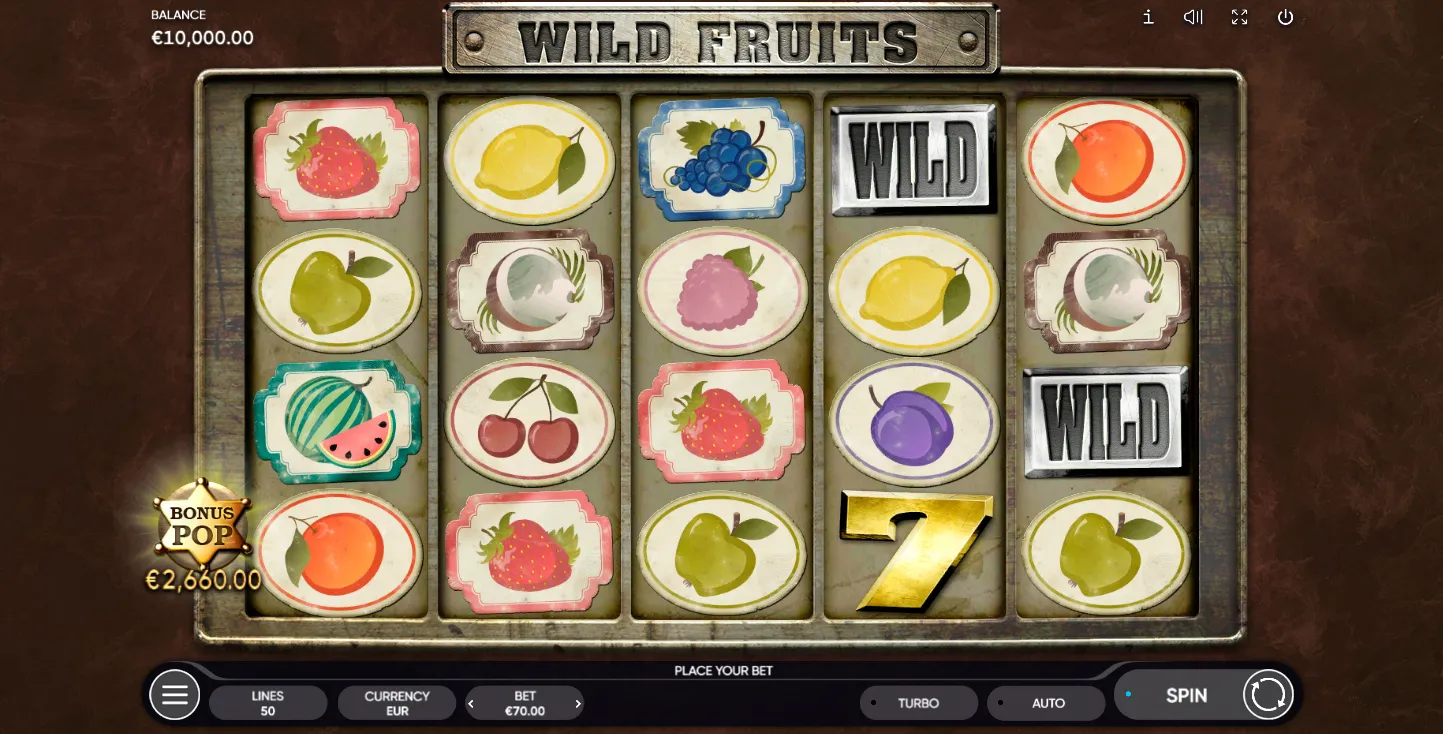Image resolution: width=1443 pixels, height=734 pixels.
Task: Change the currency from EUR
Action: 397,703
